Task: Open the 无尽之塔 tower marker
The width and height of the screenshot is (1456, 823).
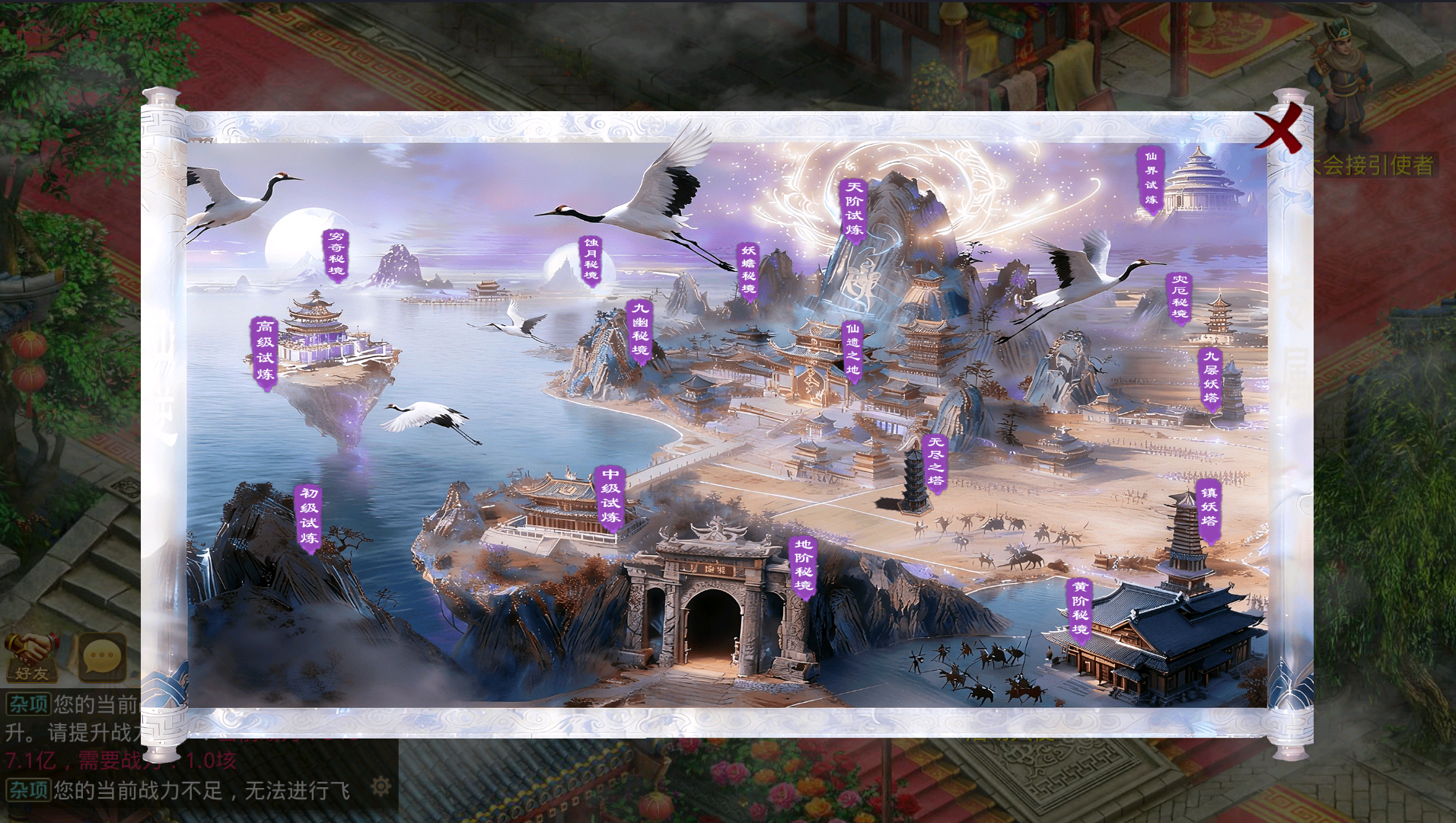Action: pyautogui.click(x=935, y=461)
